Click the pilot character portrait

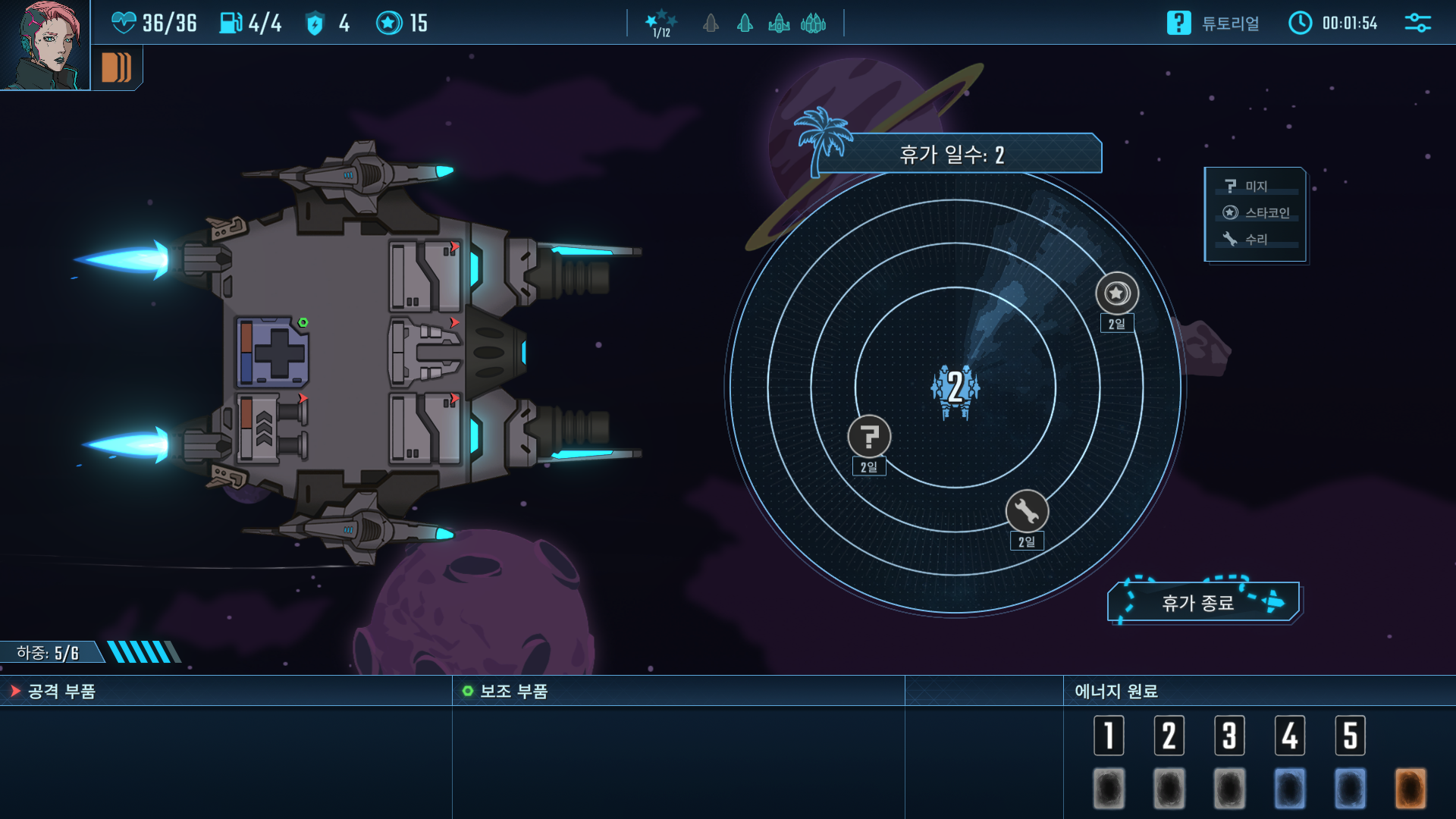tap(44, 44)
